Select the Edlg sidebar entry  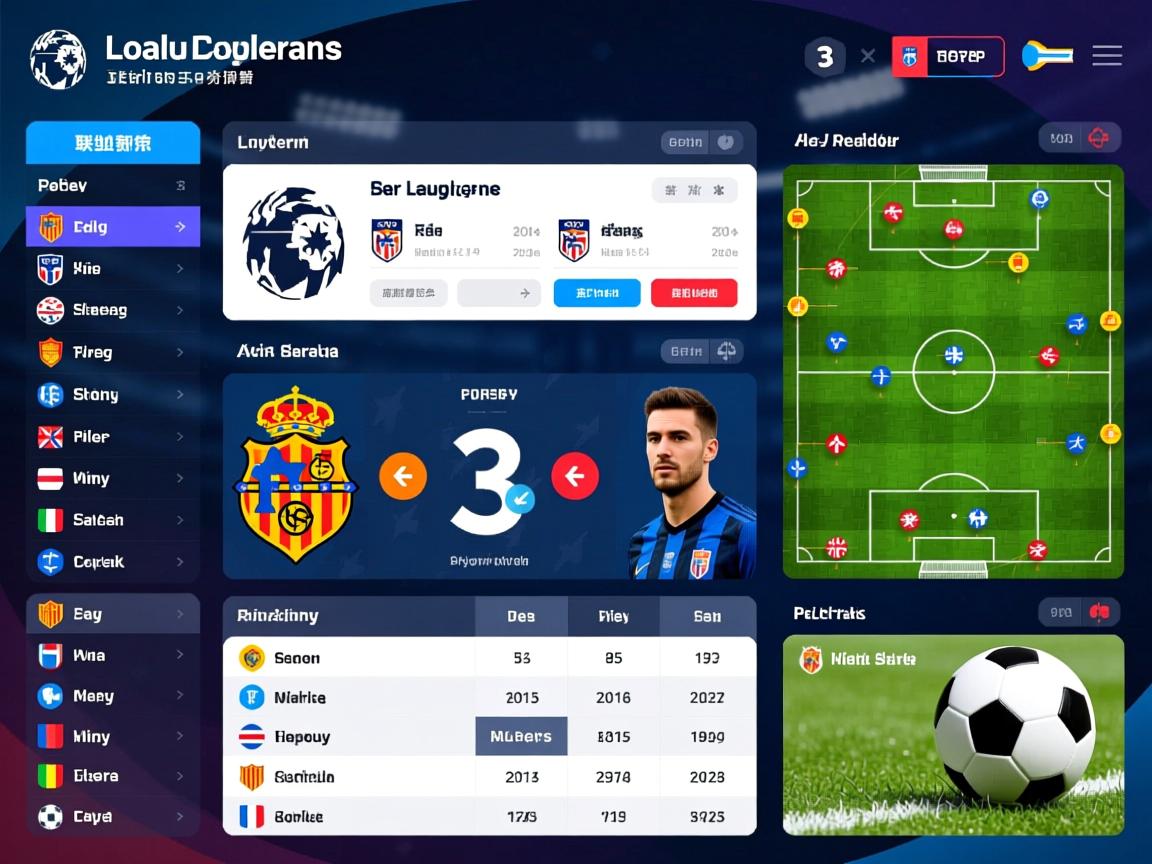112,227
